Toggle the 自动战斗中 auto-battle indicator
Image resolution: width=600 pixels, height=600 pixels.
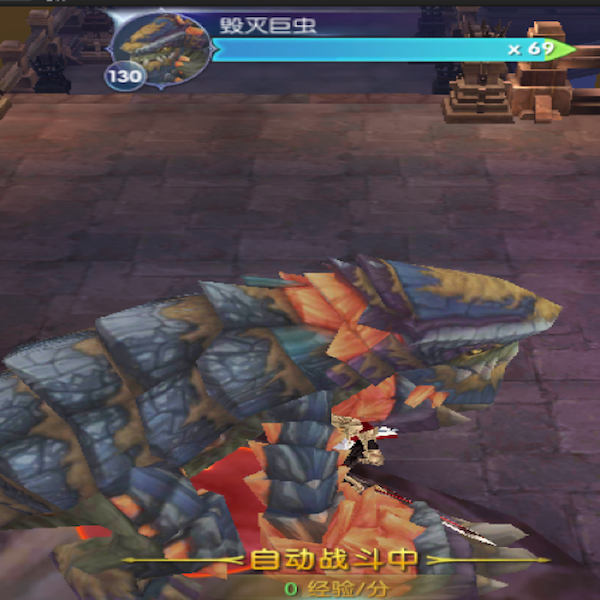tap(334, 560)
